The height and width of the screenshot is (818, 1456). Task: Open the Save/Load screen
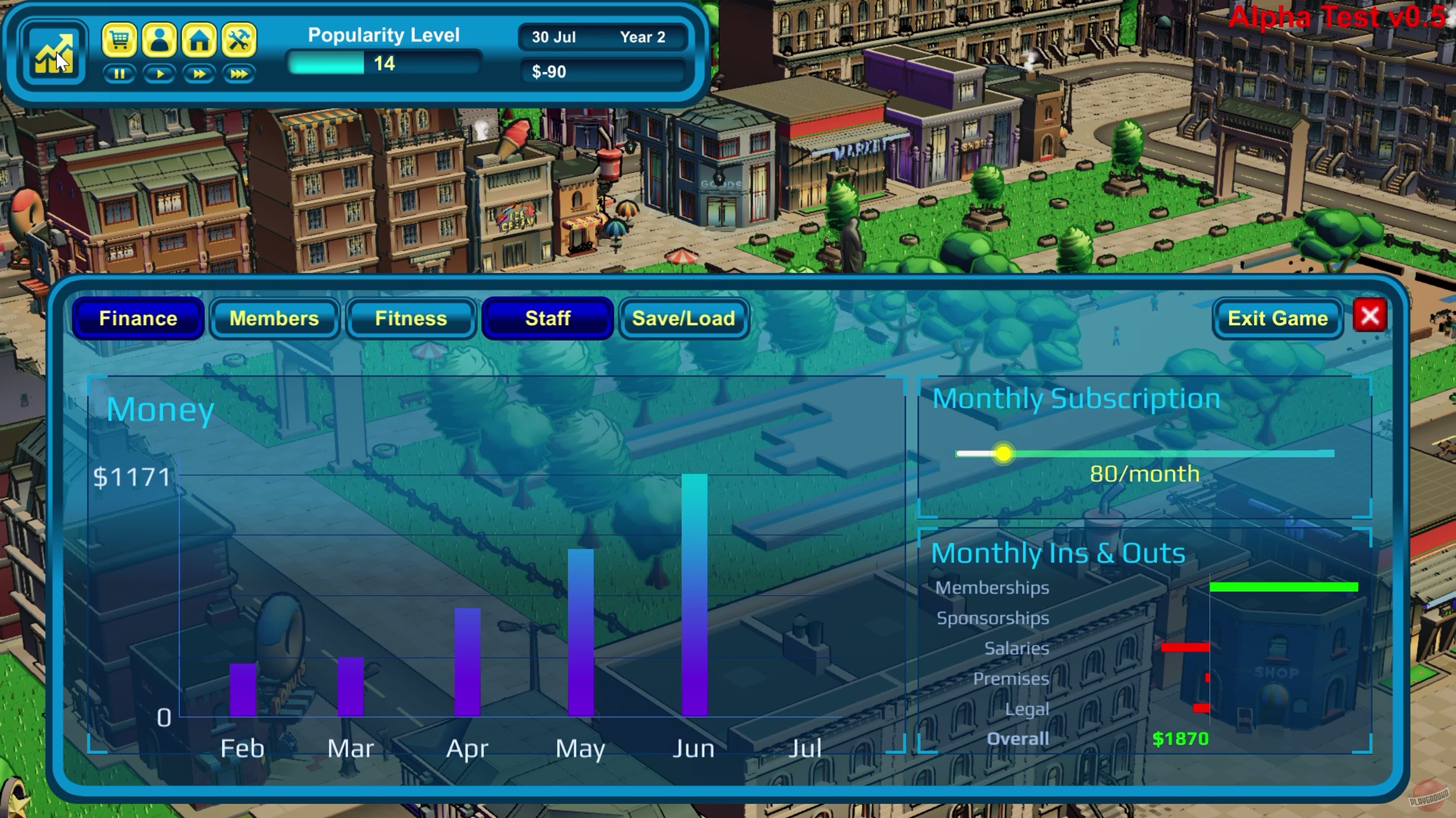(683, 319)
